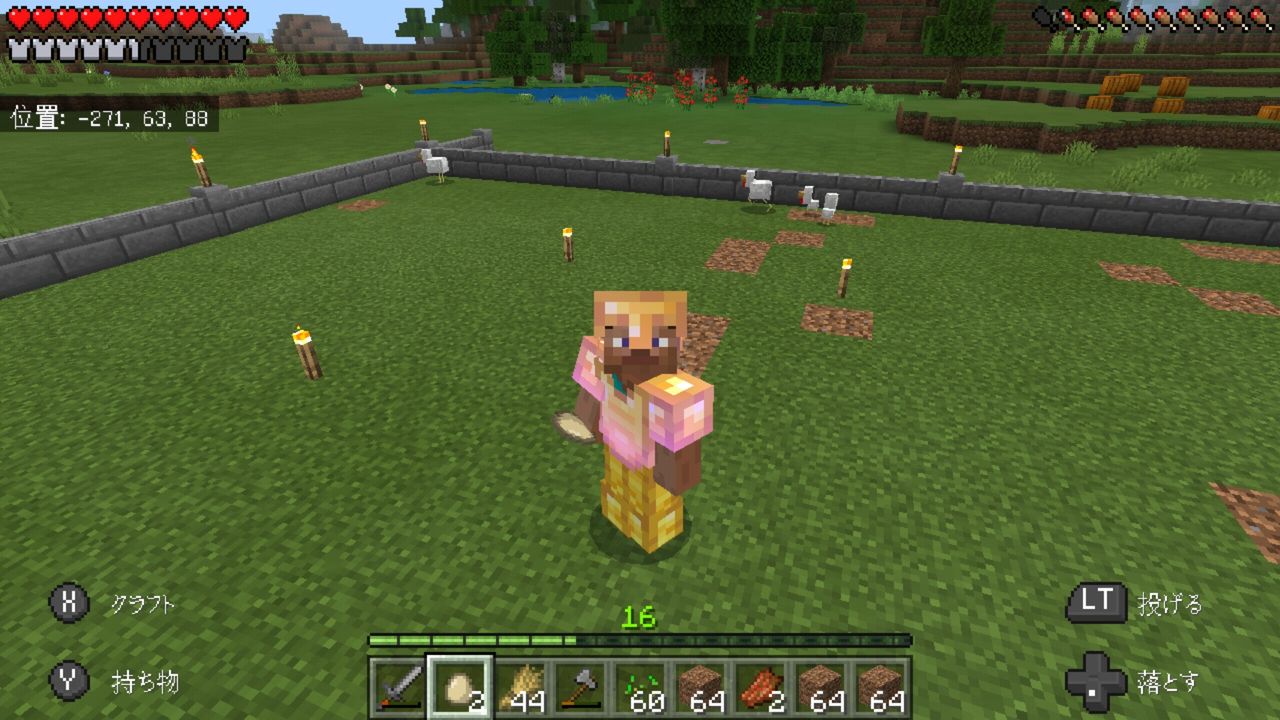Click the X button craft icon
The height and width of the screenshot is (720, 1280).
[x=67, y=603]
